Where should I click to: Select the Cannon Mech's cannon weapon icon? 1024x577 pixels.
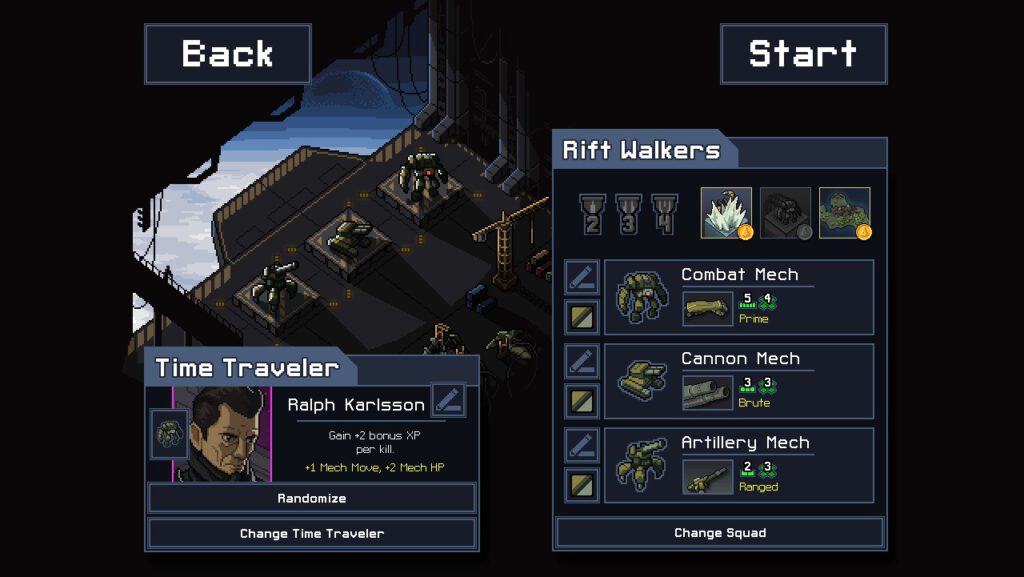pos(708,392)
